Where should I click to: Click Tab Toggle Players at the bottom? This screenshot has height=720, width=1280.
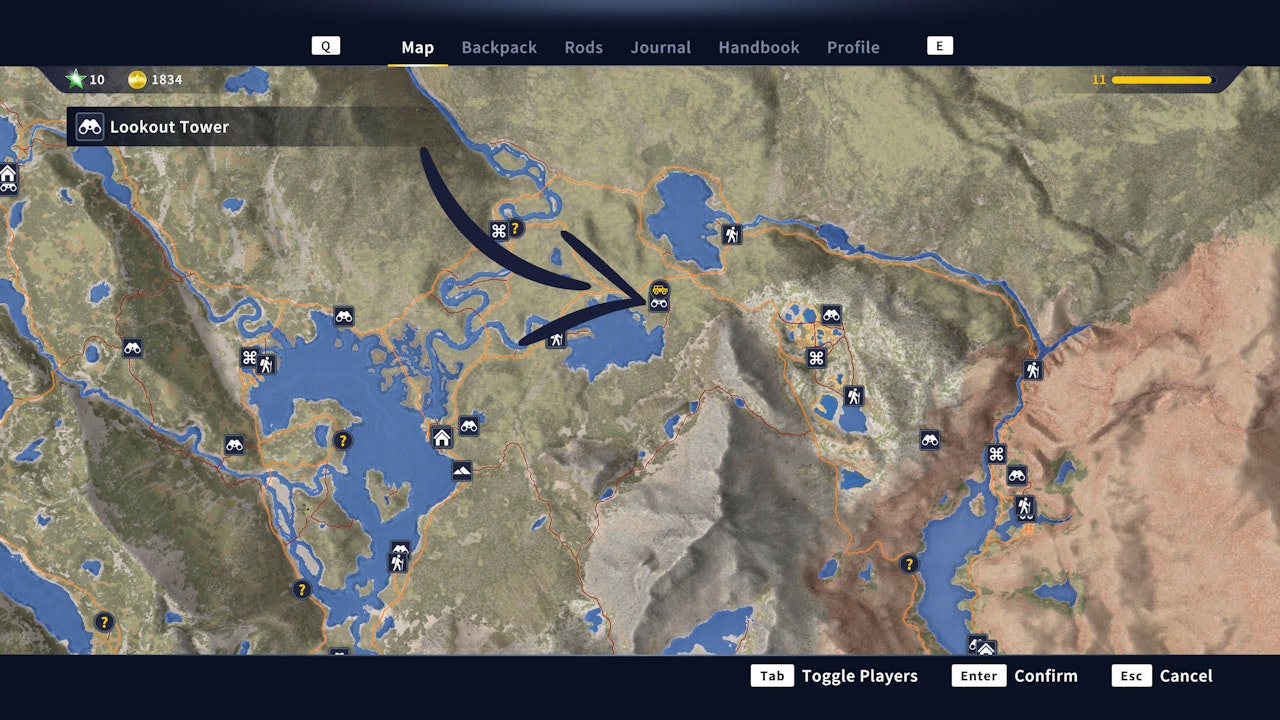[x=836, y=676]
